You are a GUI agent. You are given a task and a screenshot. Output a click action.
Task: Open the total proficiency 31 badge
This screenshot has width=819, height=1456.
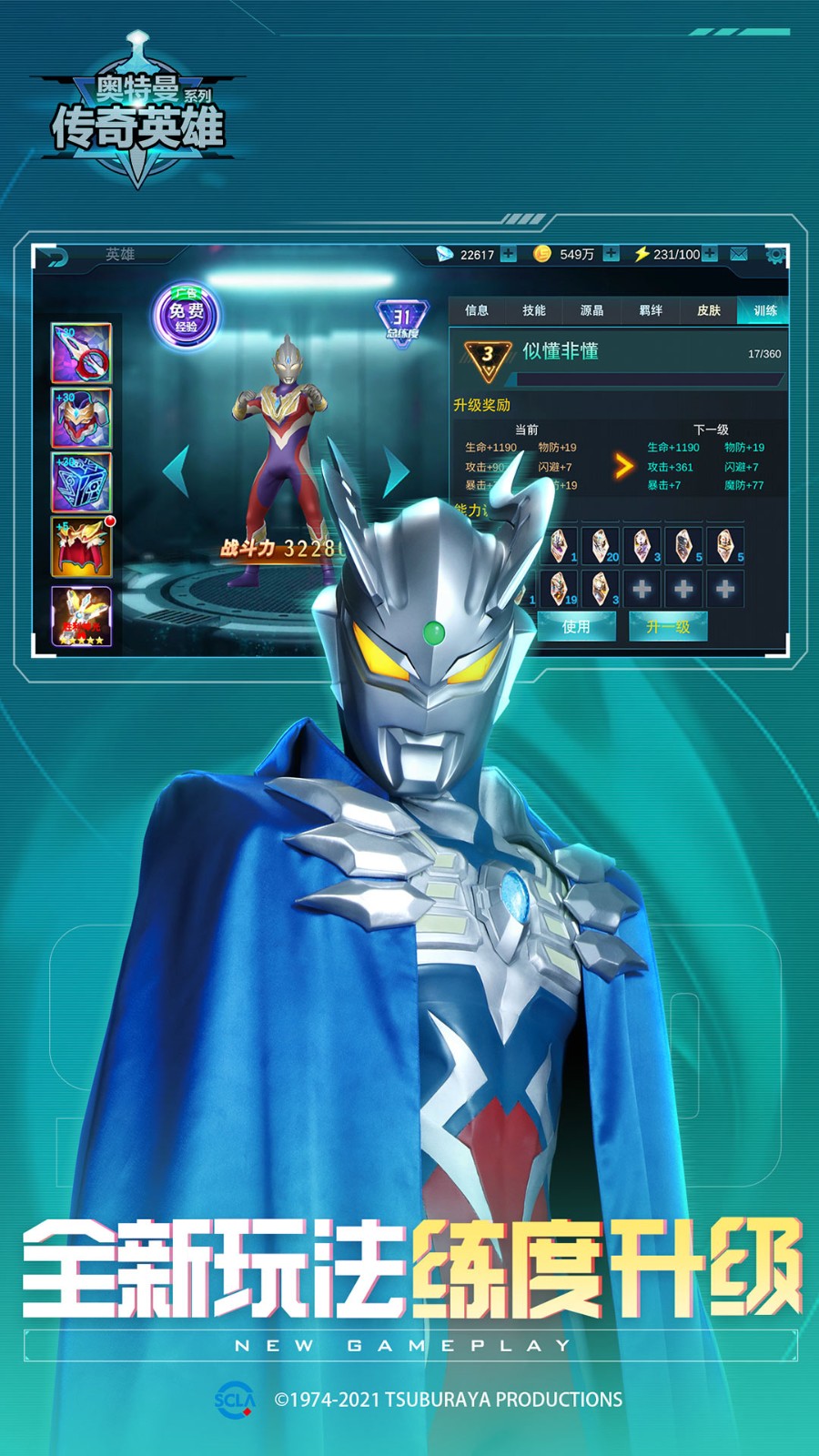tap(401, 321)
